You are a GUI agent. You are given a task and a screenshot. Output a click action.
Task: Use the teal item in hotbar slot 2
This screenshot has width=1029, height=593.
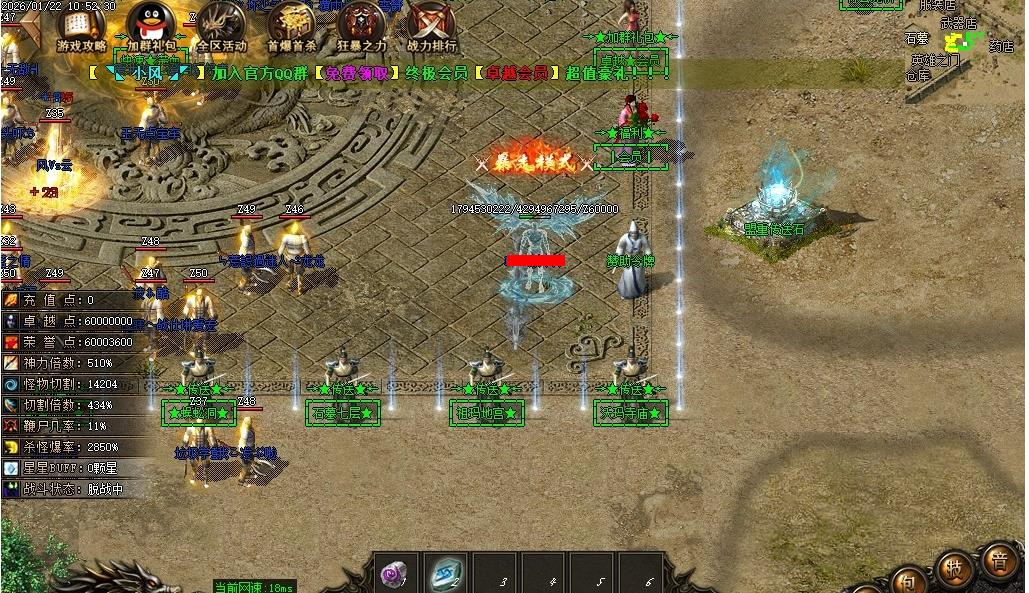445,573
